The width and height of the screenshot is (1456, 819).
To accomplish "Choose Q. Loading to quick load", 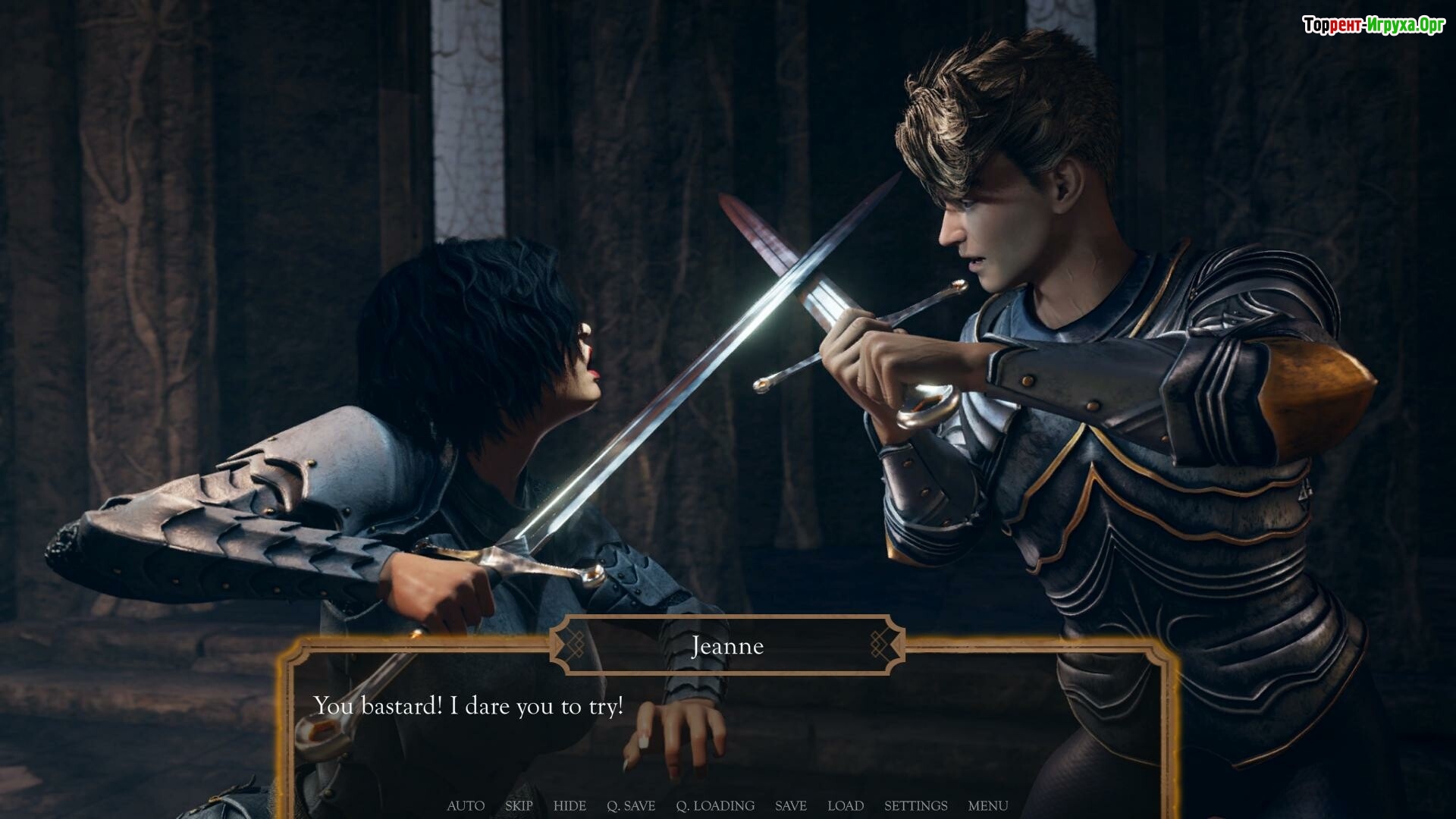I will [x=715, y=805].
